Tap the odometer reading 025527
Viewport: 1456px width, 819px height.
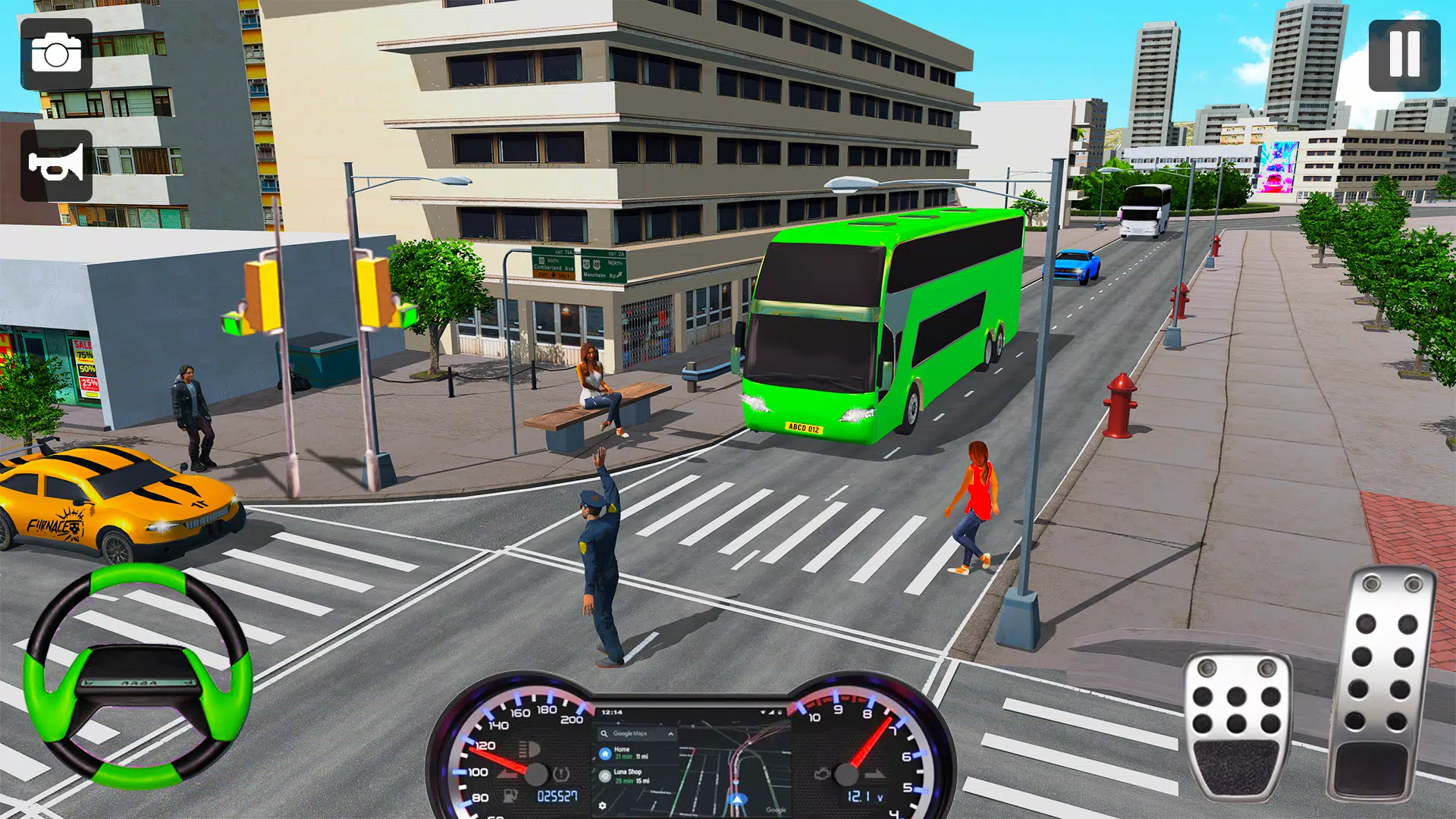(x=557, y=795)
